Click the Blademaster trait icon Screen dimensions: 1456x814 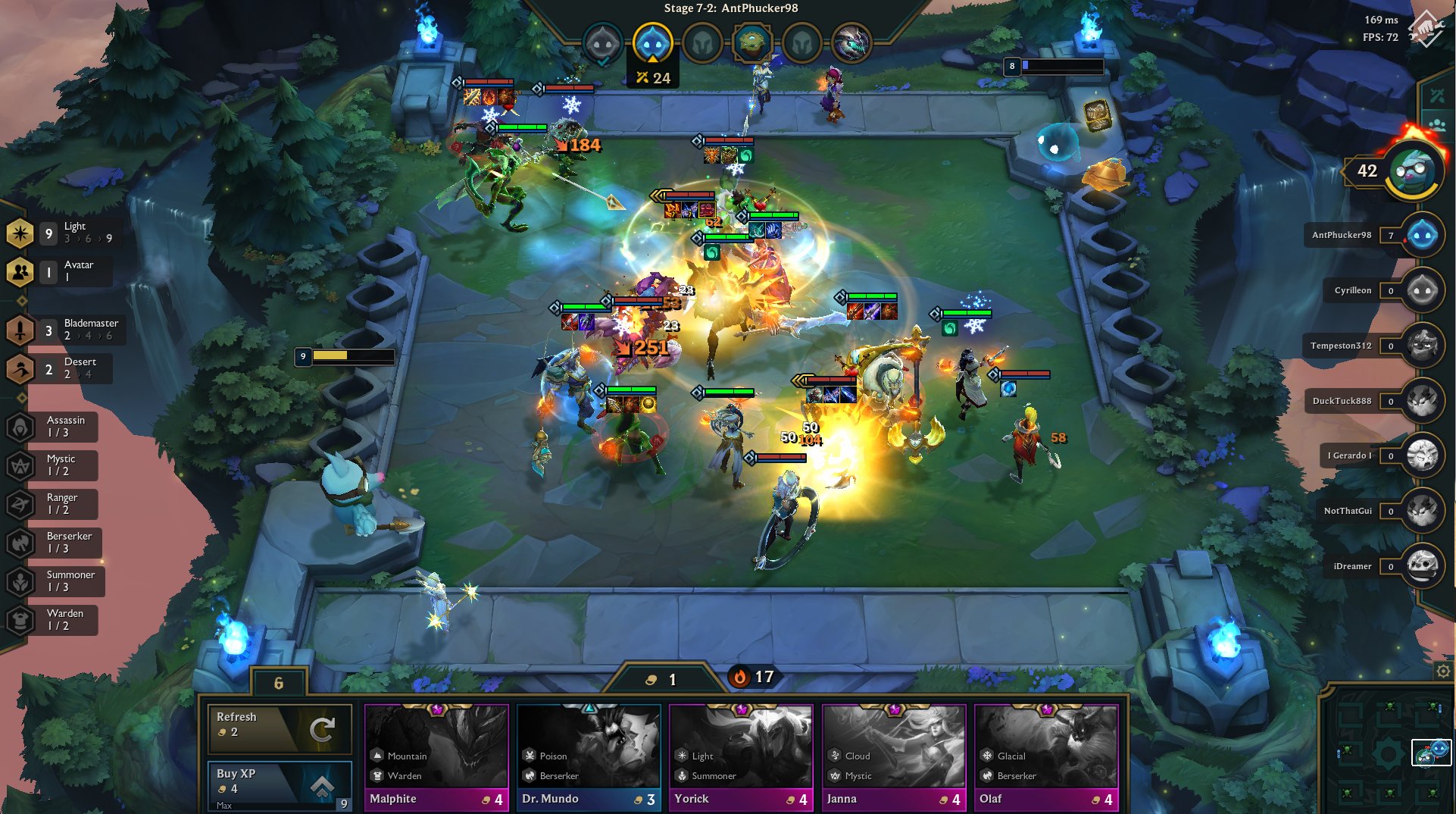tap(20, 330)
